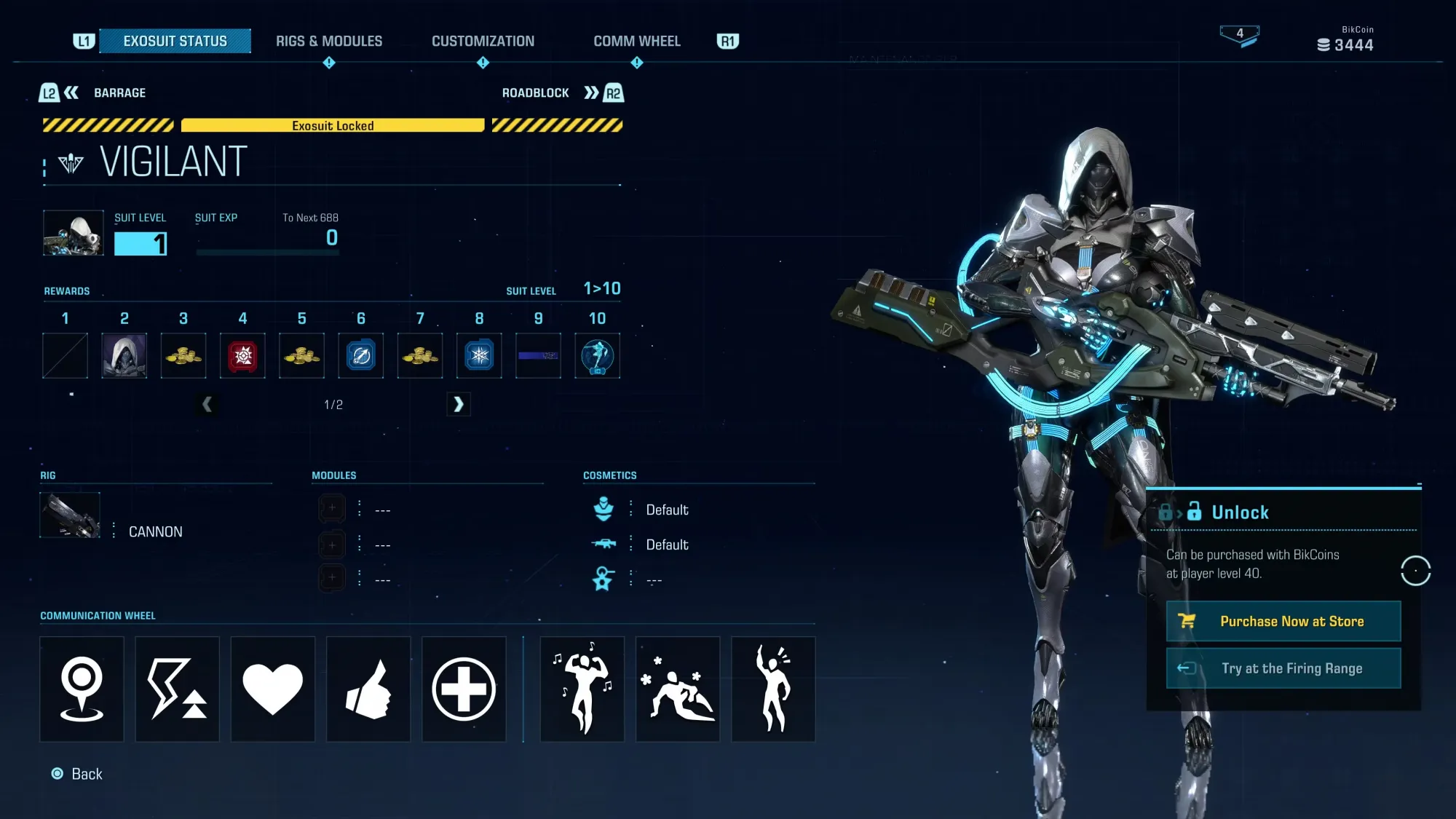This screenshot has width=1456, height=819.
Task: Go to next rewards page arrow
Action: (x=458, y=404)
